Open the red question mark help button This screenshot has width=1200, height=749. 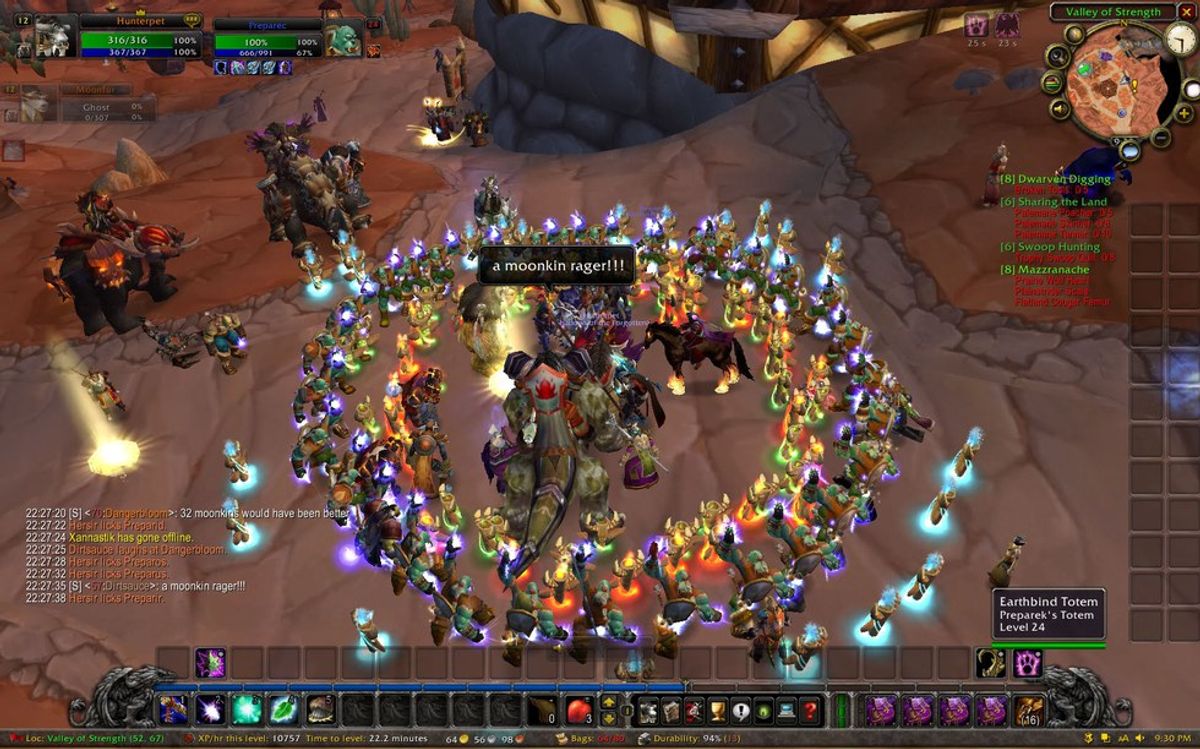point(811,710)
